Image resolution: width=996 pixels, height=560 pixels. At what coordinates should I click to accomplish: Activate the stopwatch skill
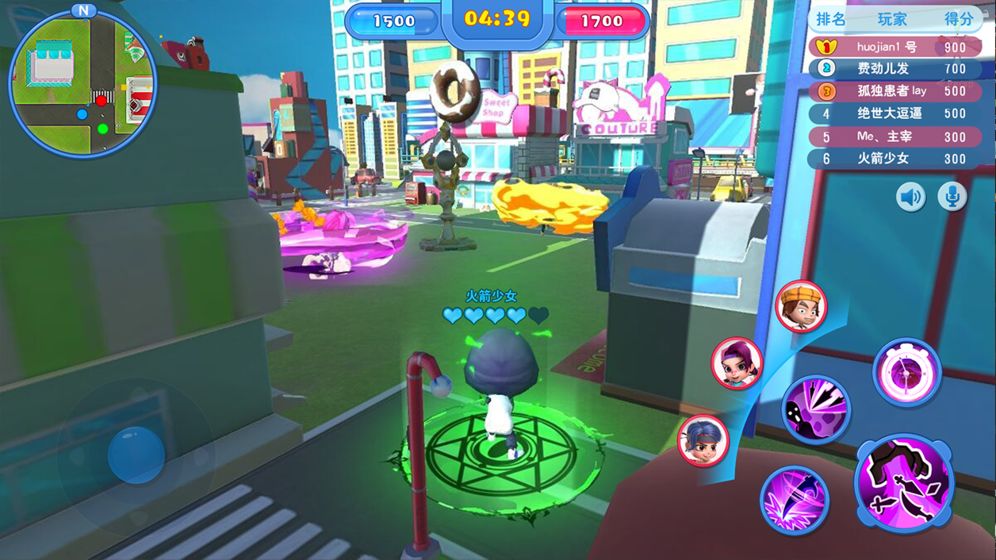click(x=907, y=372)
